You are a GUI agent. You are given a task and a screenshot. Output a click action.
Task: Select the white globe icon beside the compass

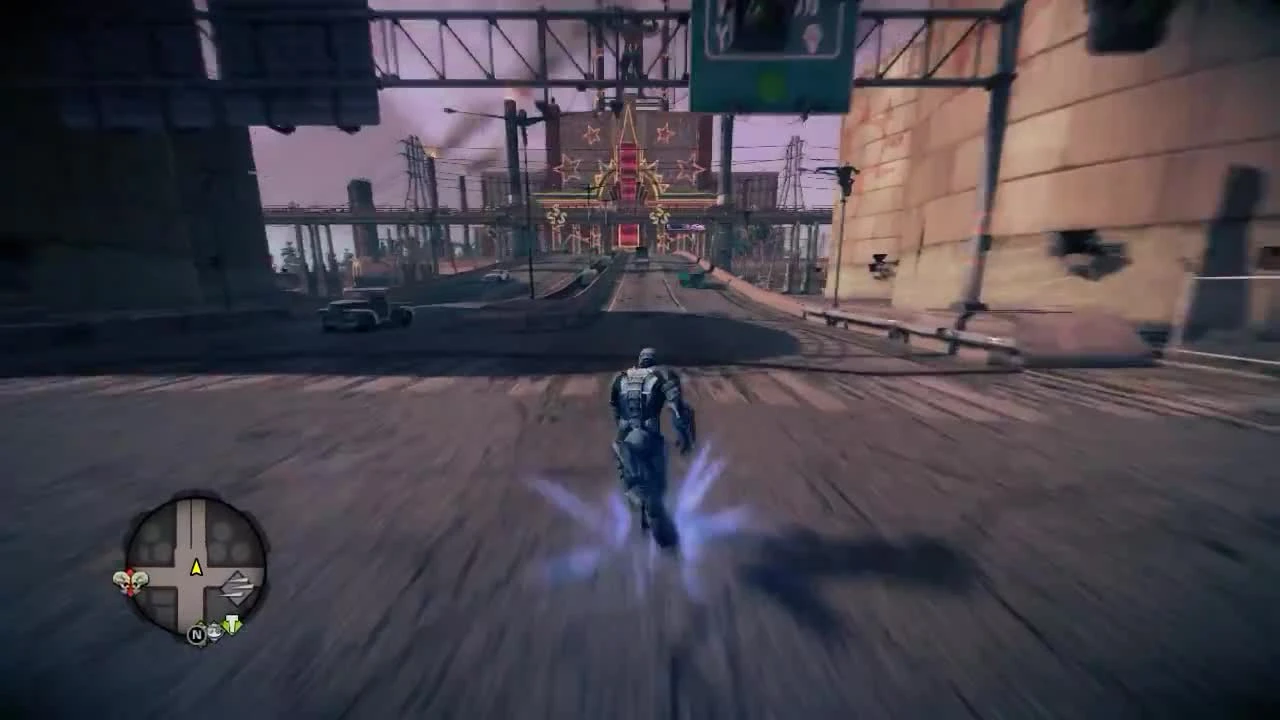214,632
